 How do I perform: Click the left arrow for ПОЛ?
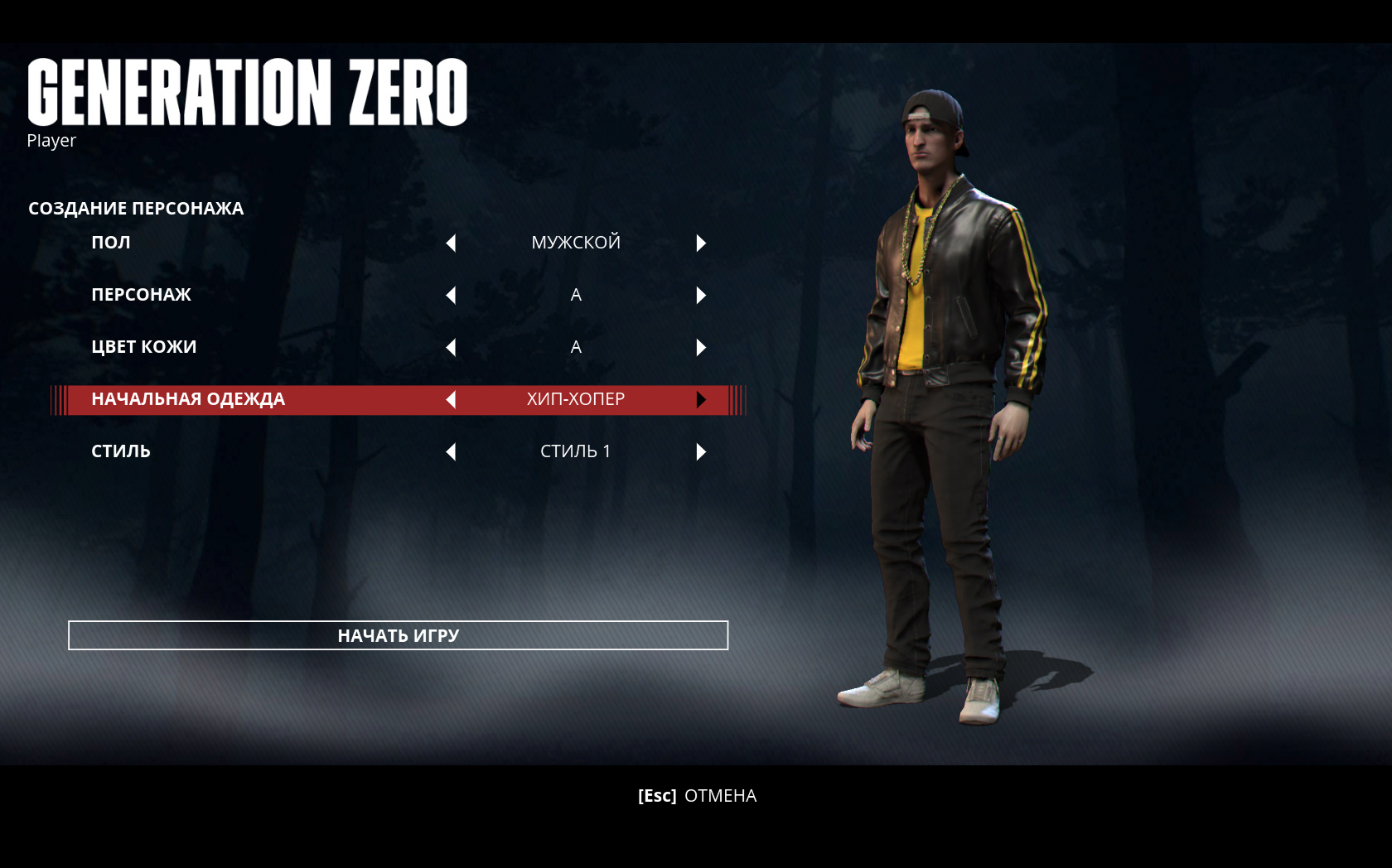(451, 243)
